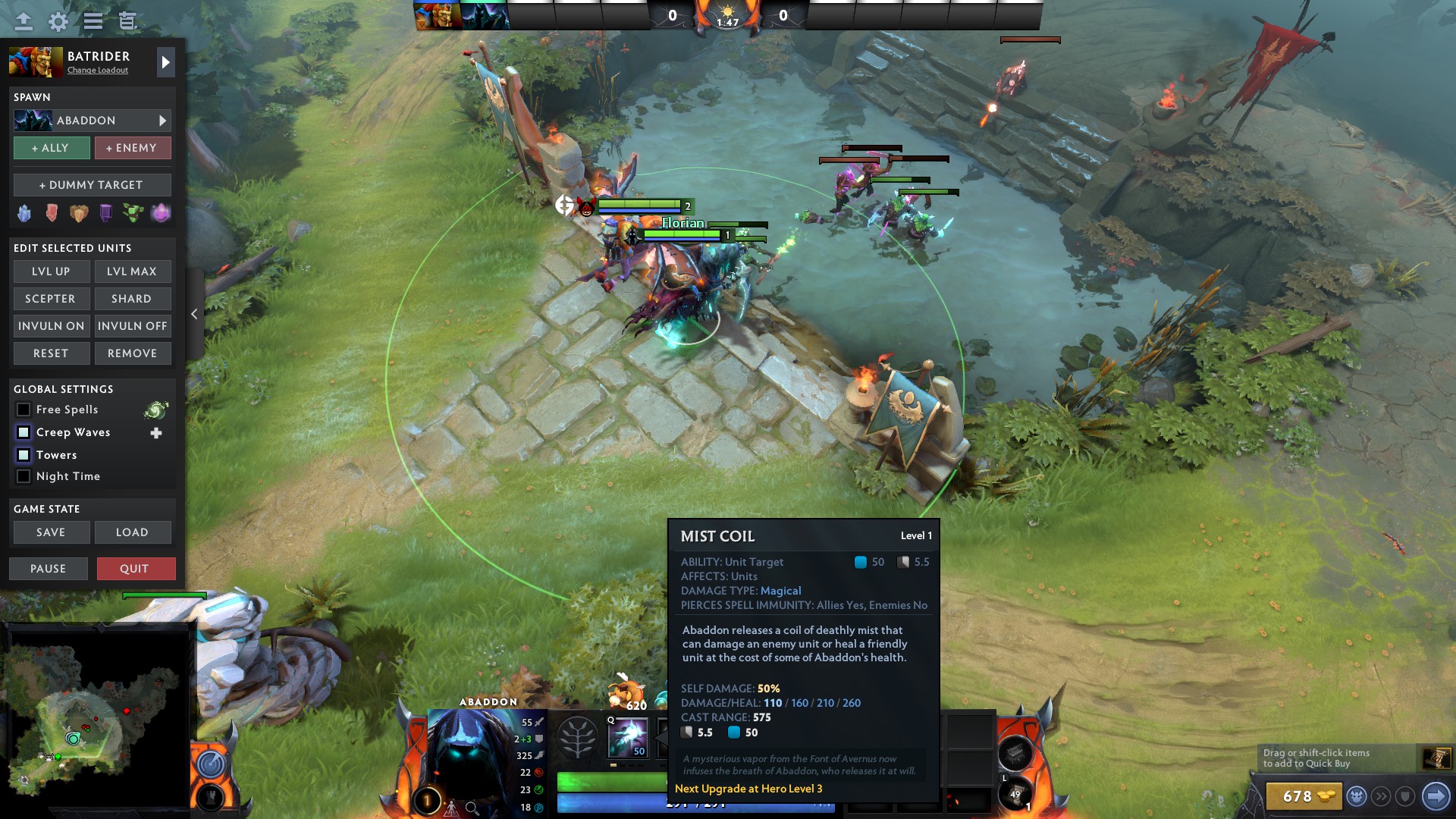1456x819 pixels.
Task: Quit the demo session
Action: tap(136, 569)
